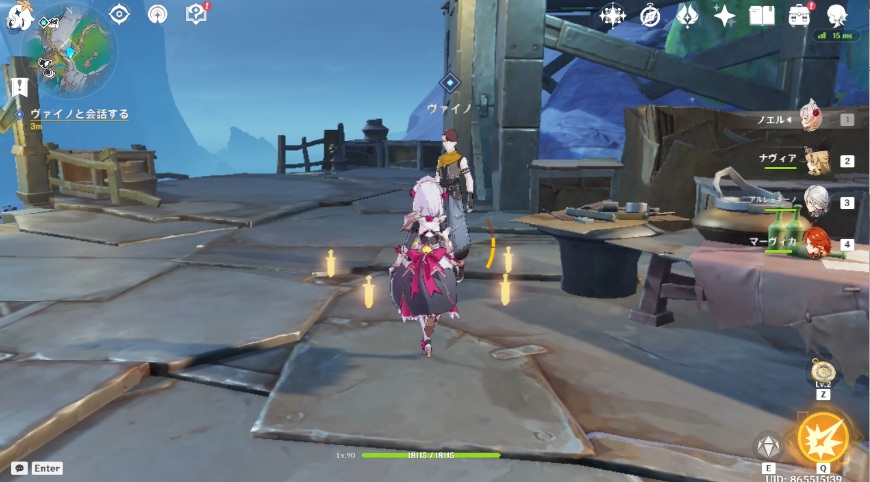Open the backpack inventory
870x482 pixels.
point(799,15)
